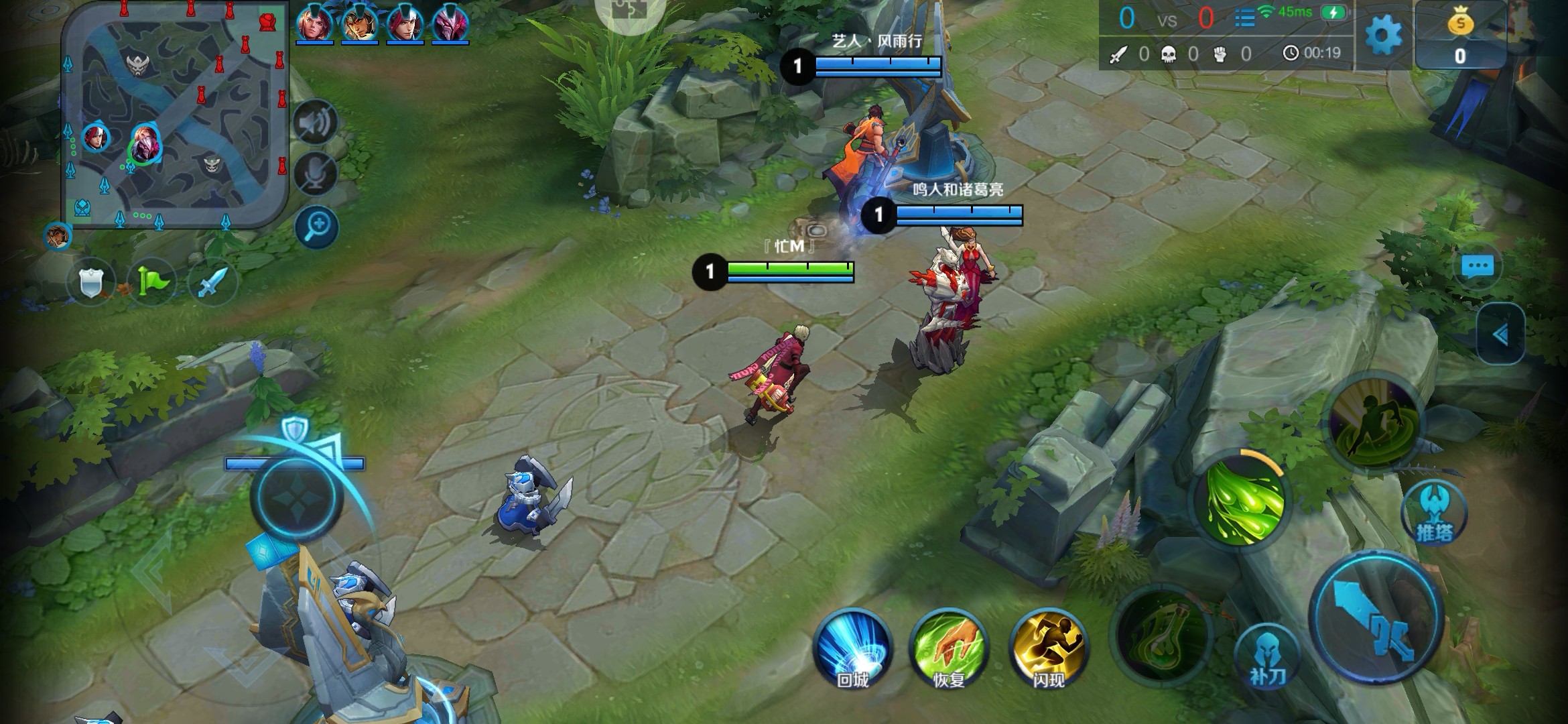Open the gold coin shop
This screenshot has height=724, width=1568.
click(1460, 35)
